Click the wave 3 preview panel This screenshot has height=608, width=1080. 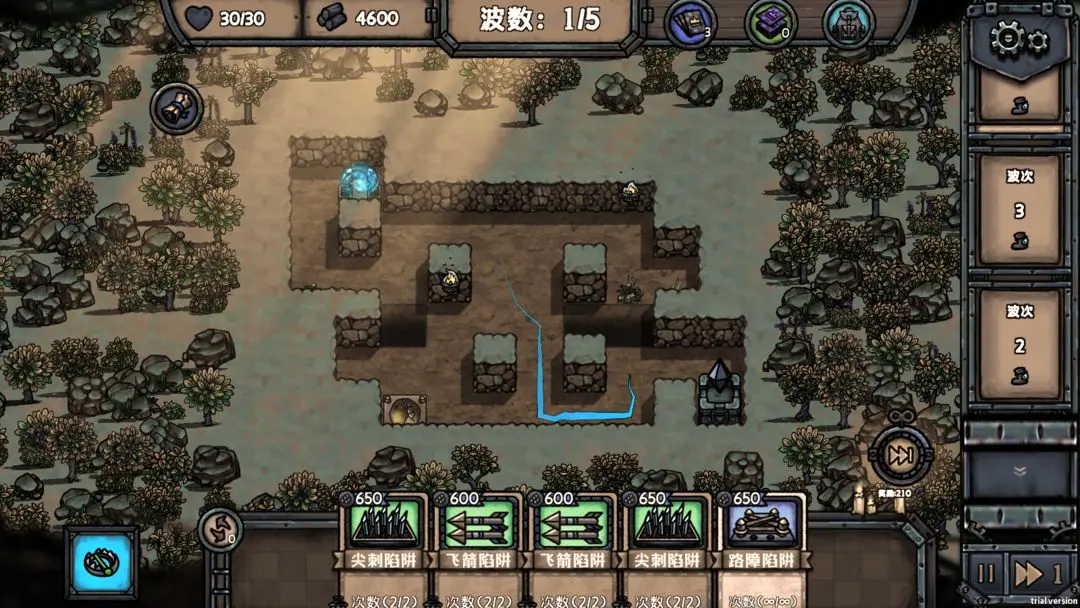pyautogui.click(x=1019, y=210)
